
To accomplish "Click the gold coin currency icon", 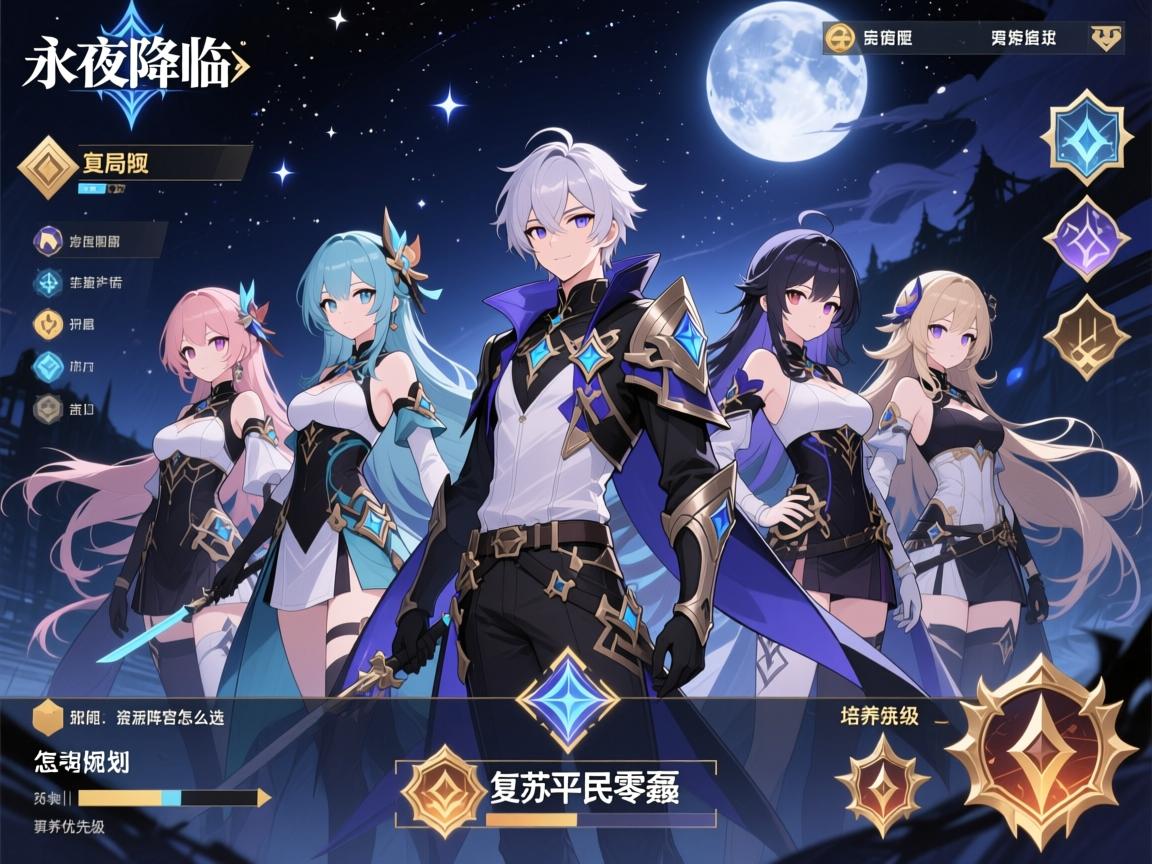I will pos(841,39).
